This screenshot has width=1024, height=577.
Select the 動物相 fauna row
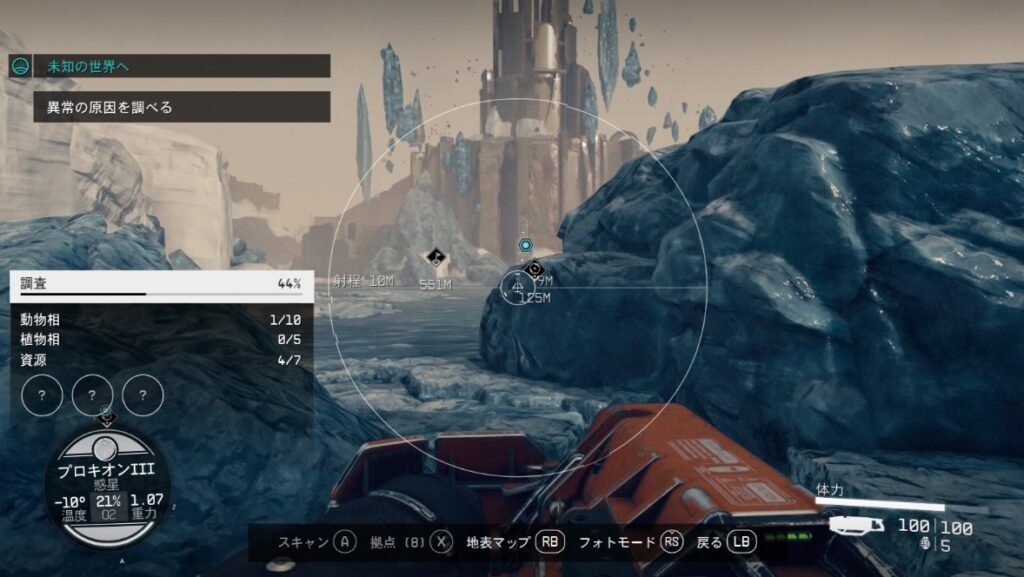(x=160, y=320)
